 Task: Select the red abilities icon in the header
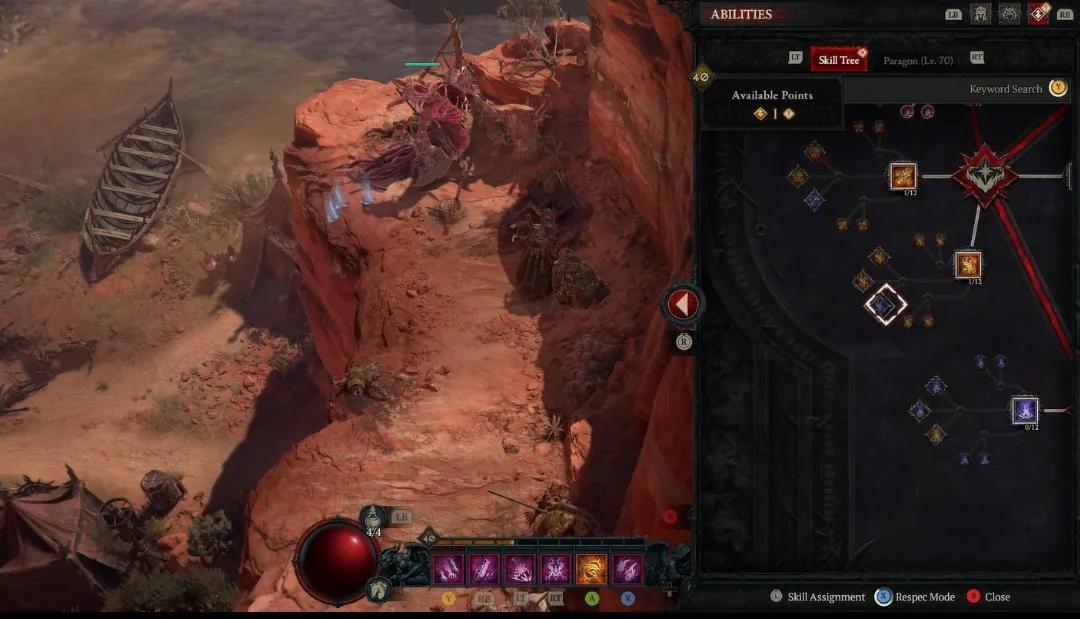point(1038,14)
